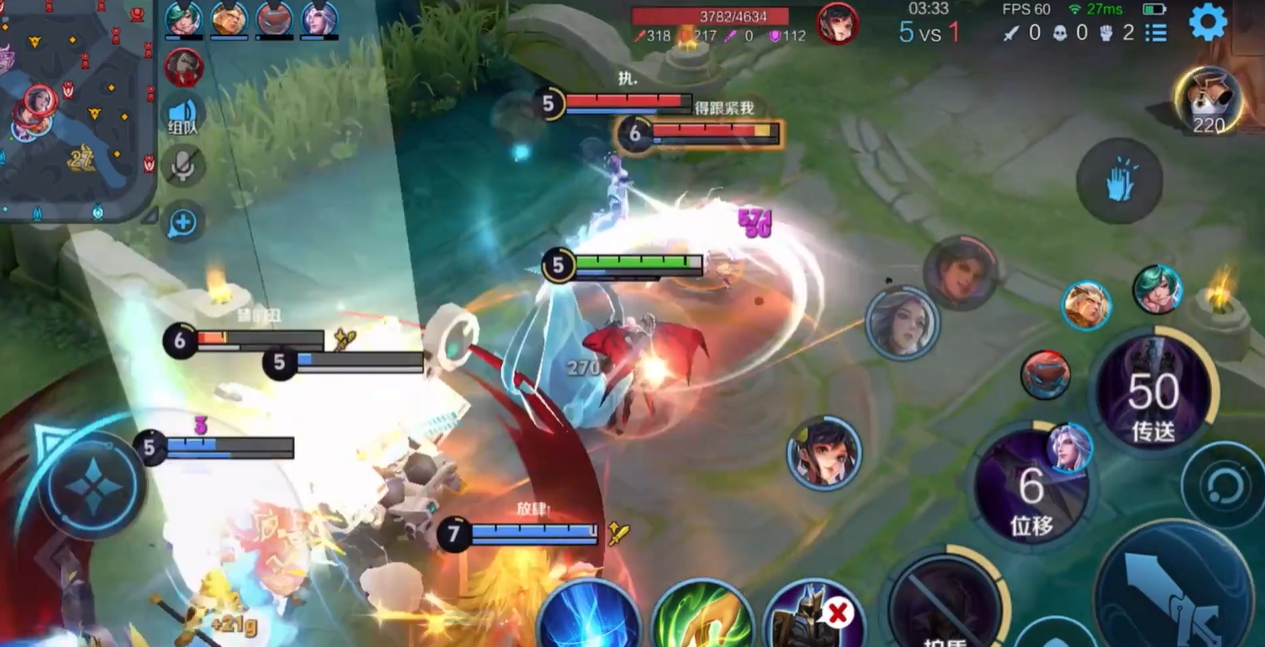The image size is (1265, 647).
Task: Activate the blue swirl recall ability
Action: [x=589, y=618]
